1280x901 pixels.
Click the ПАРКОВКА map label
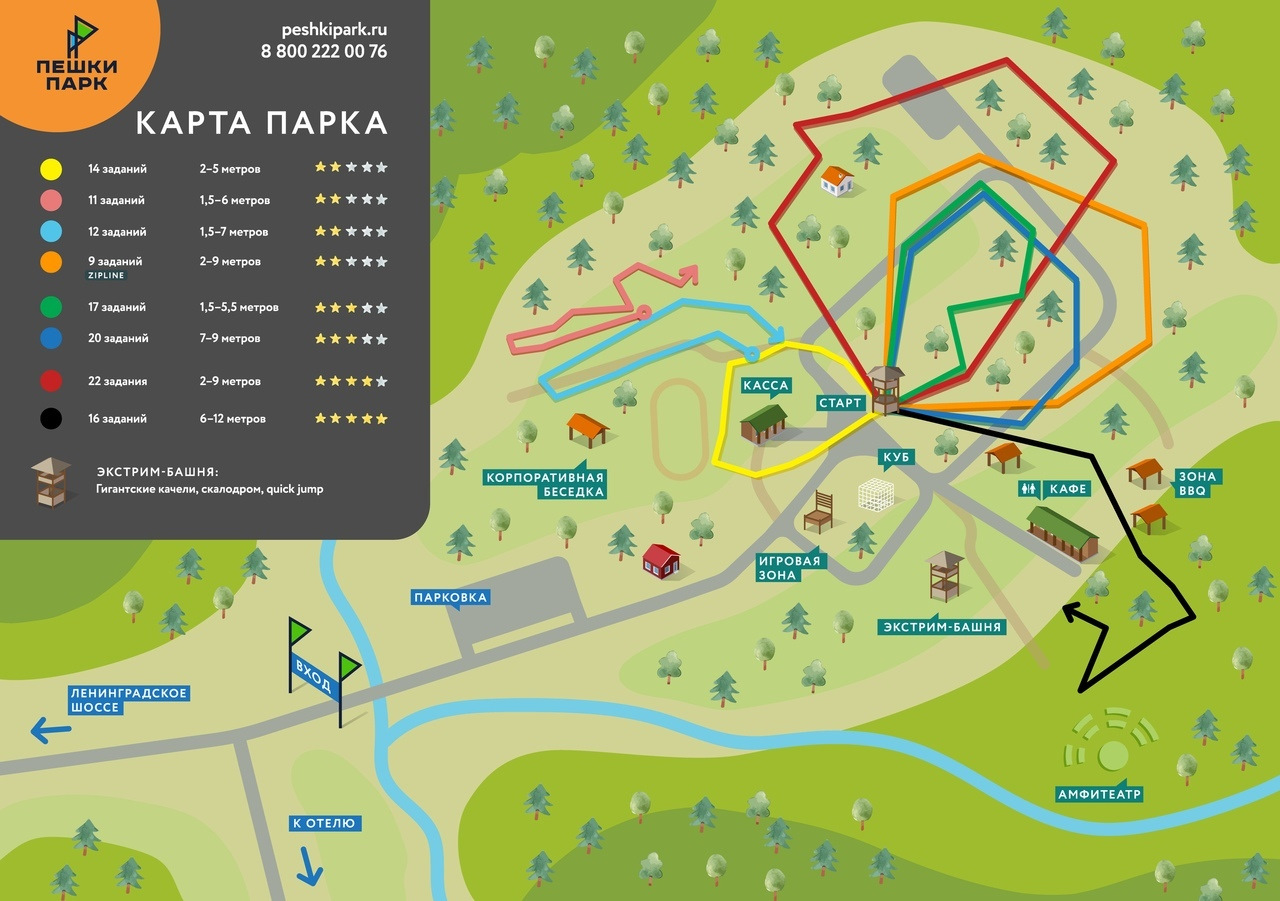tap(450, 598)
